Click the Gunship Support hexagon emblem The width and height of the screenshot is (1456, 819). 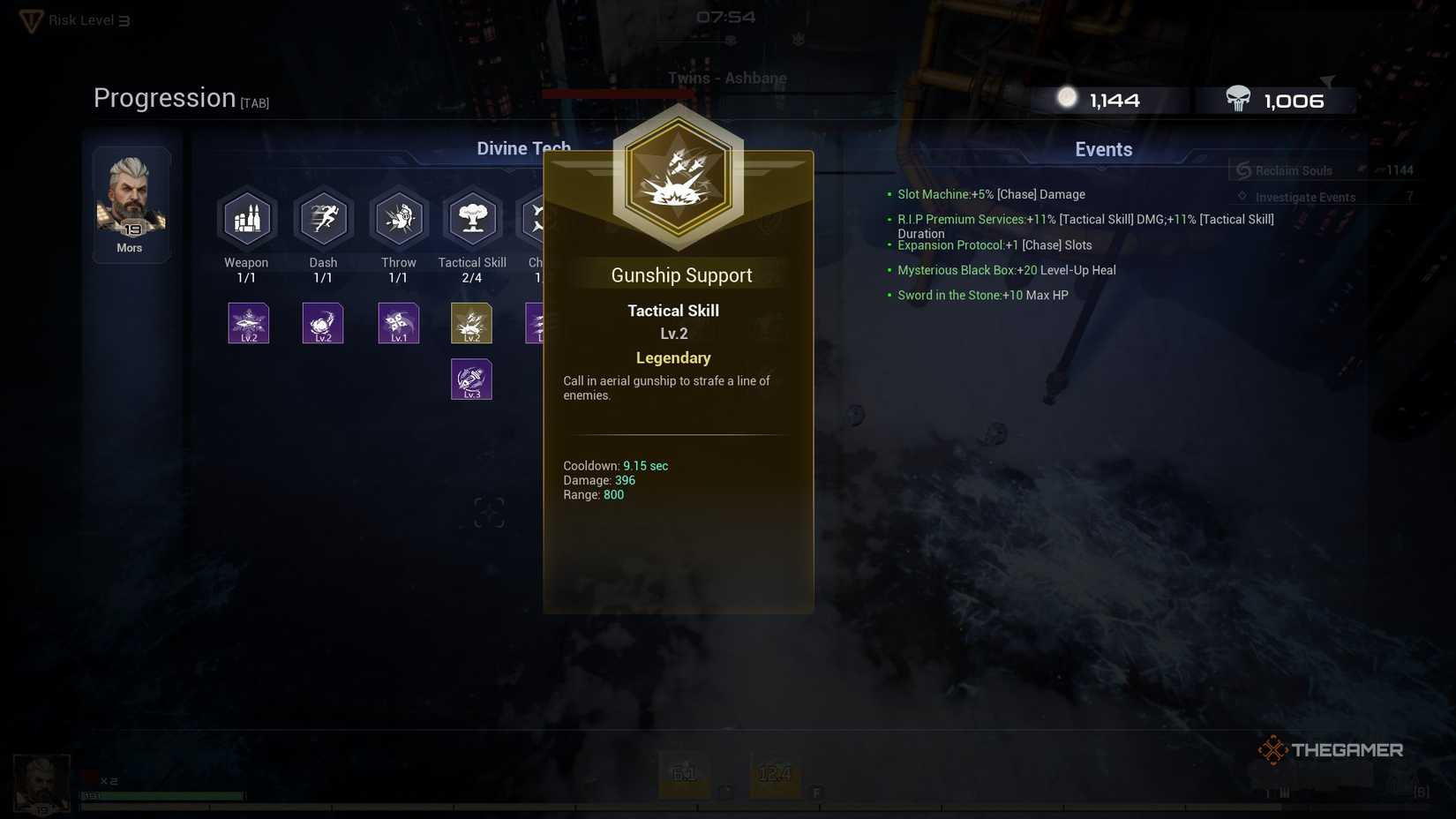point(678,177)
